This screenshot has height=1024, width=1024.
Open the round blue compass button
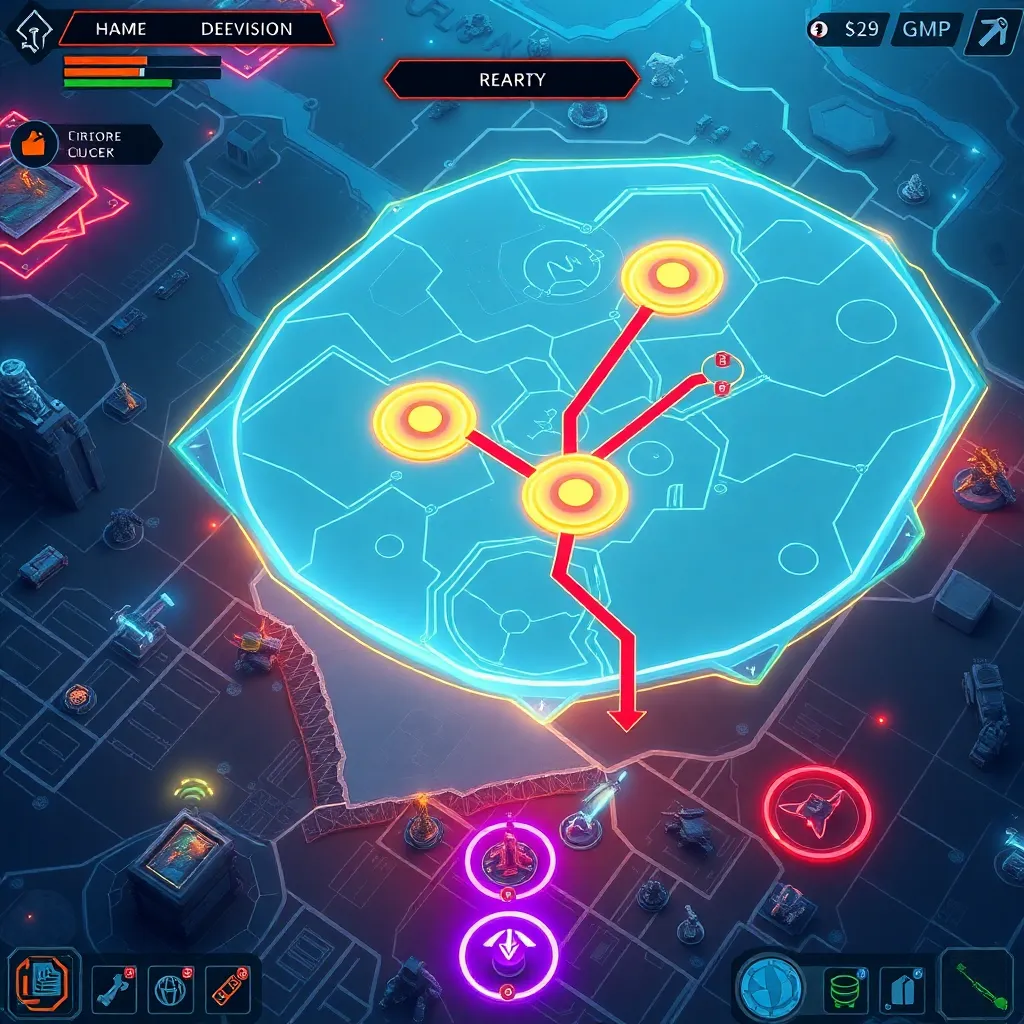770,987
